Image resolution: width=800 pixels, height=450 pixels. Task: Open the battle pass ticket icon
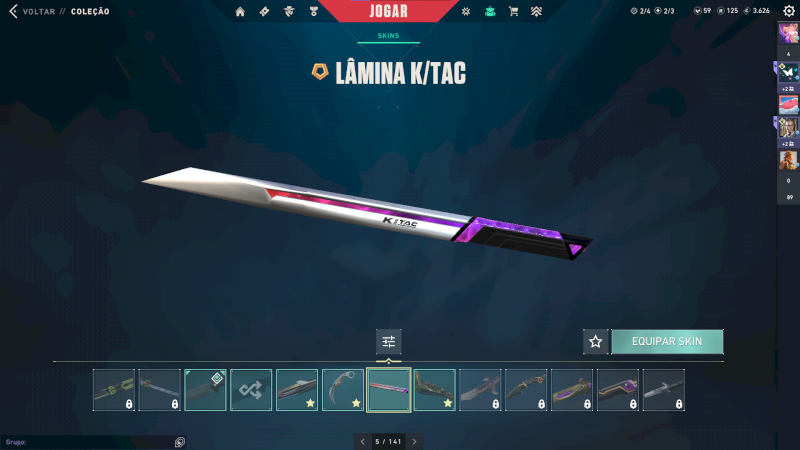pyautogui.click(x=264, y=12)
